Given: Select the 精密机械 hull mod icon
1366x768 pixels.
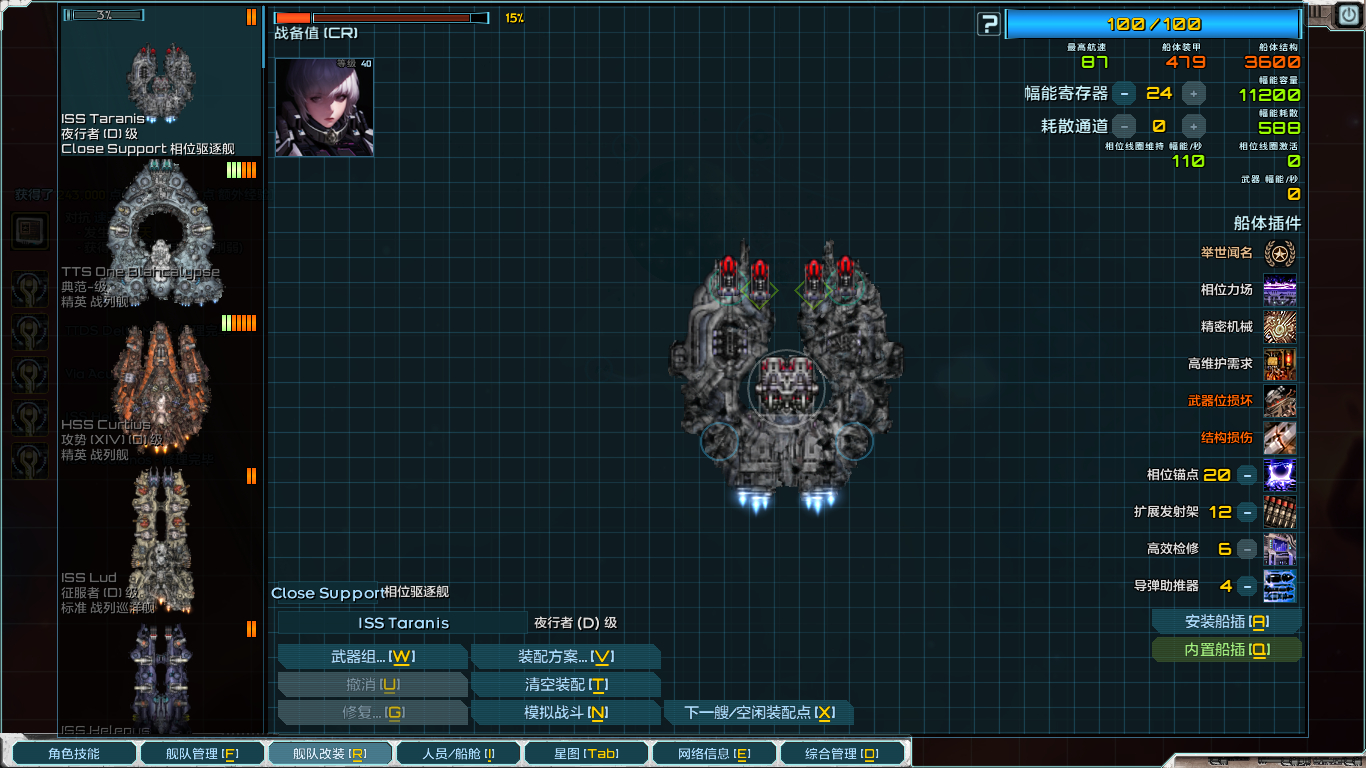Looking at the screenshot, I should click(x=1280, y=327).
